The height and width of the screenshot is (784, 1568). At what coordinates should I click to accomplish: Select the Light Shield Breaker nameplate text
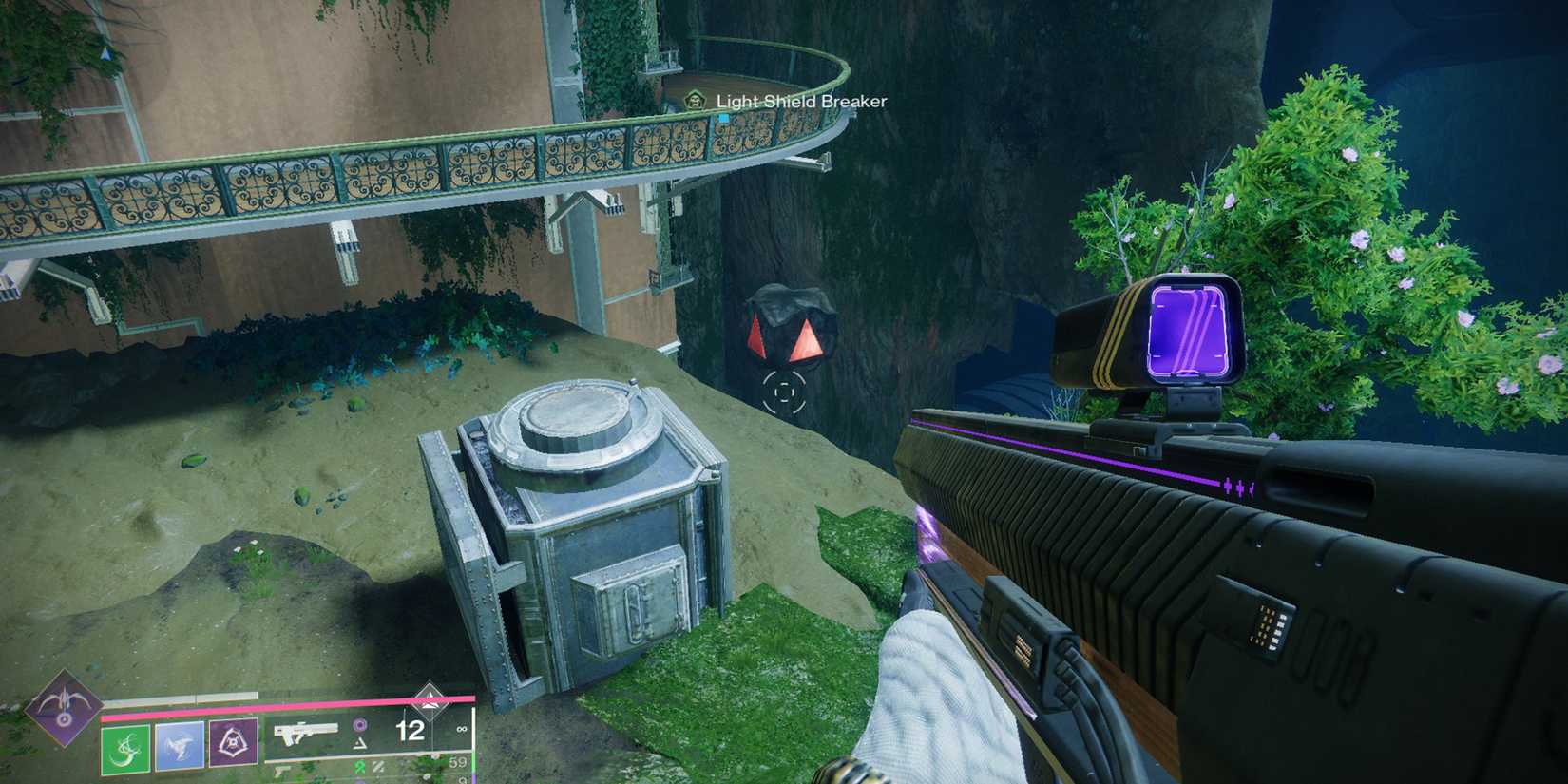point(801,102)
